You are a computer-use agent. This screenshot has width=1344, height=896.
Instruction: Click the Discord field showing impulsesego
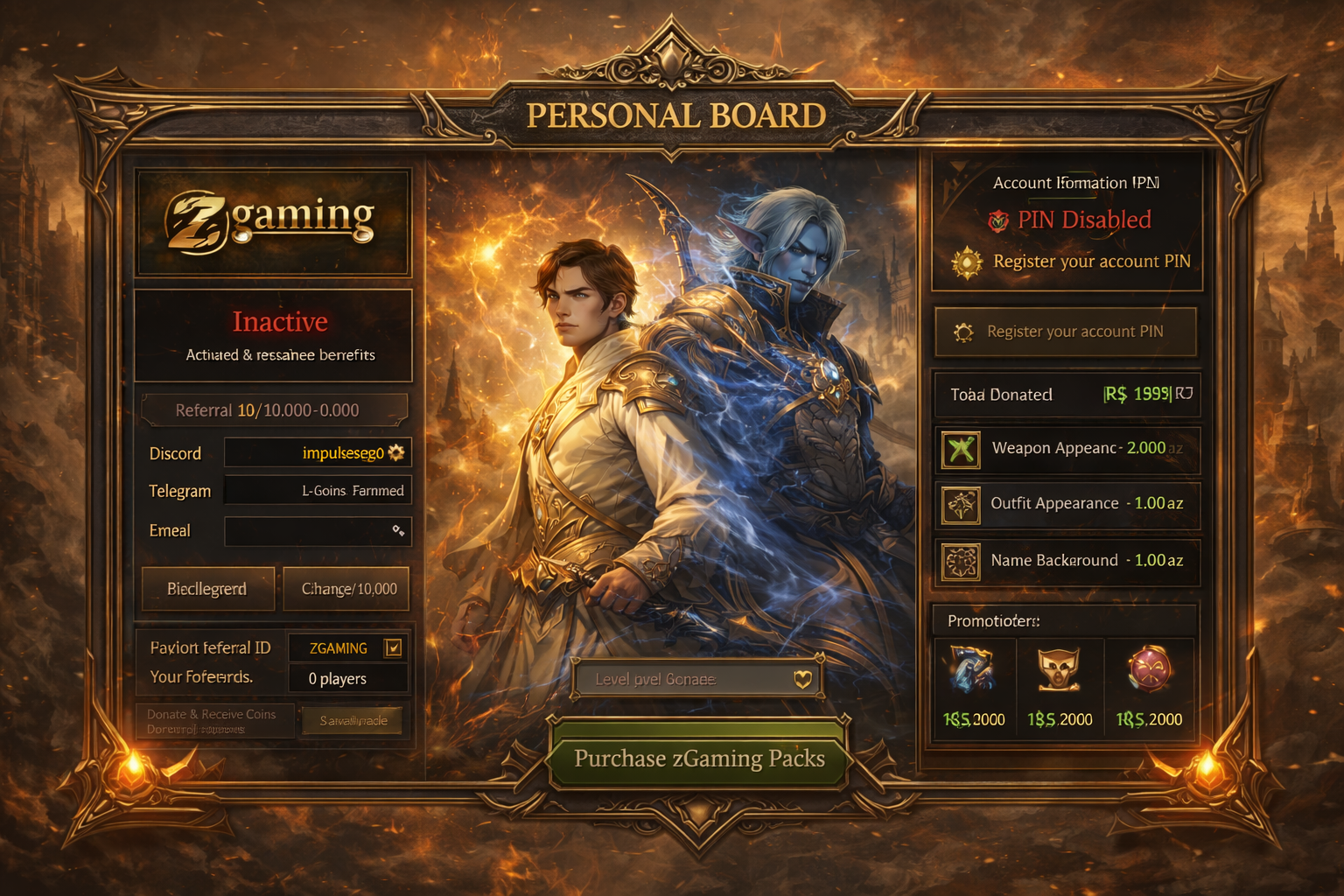click(x=317, y=453)
